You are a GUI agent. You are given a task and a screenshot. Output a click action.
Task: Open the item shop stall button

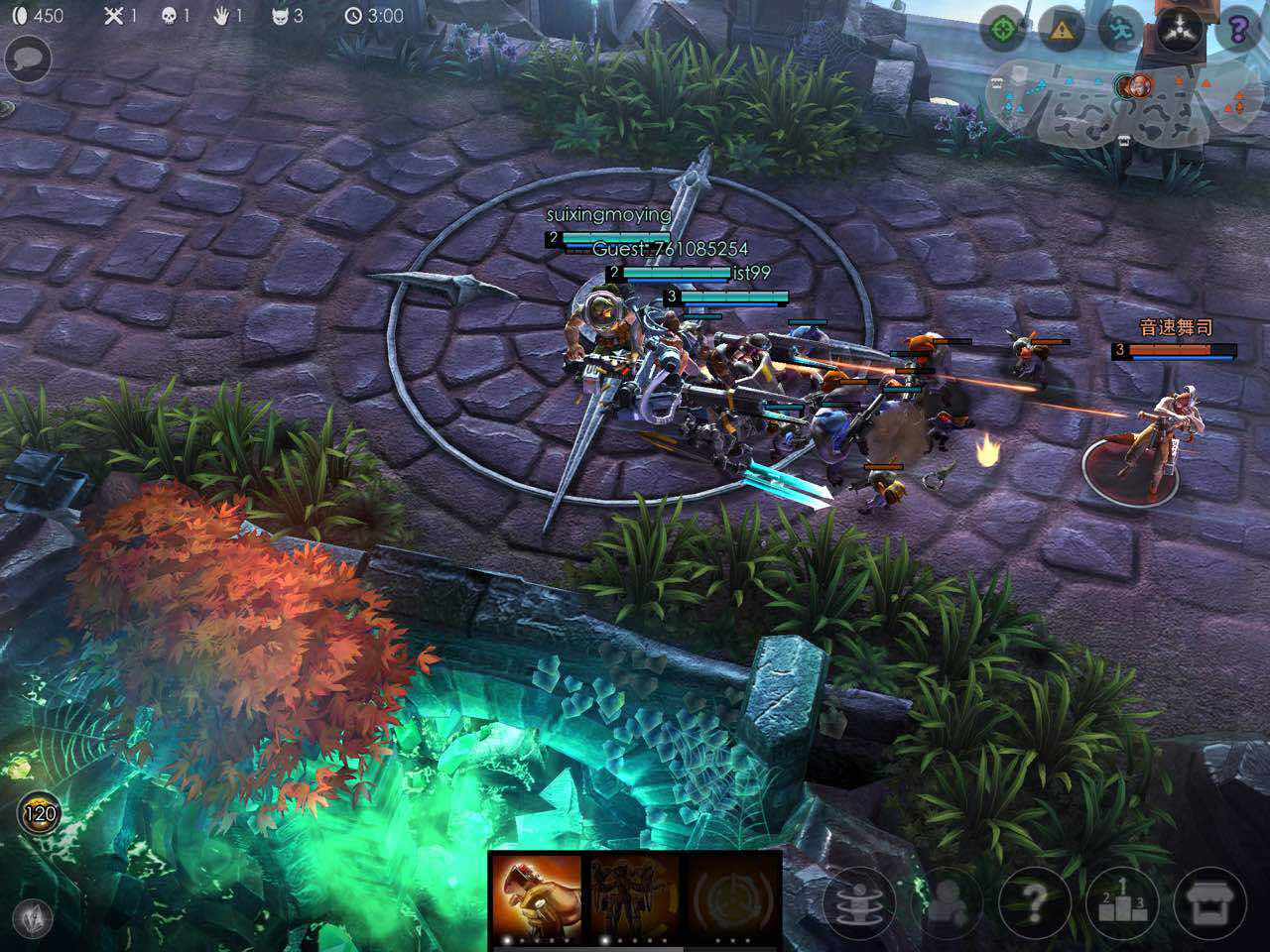click(x=1209, y=902)
